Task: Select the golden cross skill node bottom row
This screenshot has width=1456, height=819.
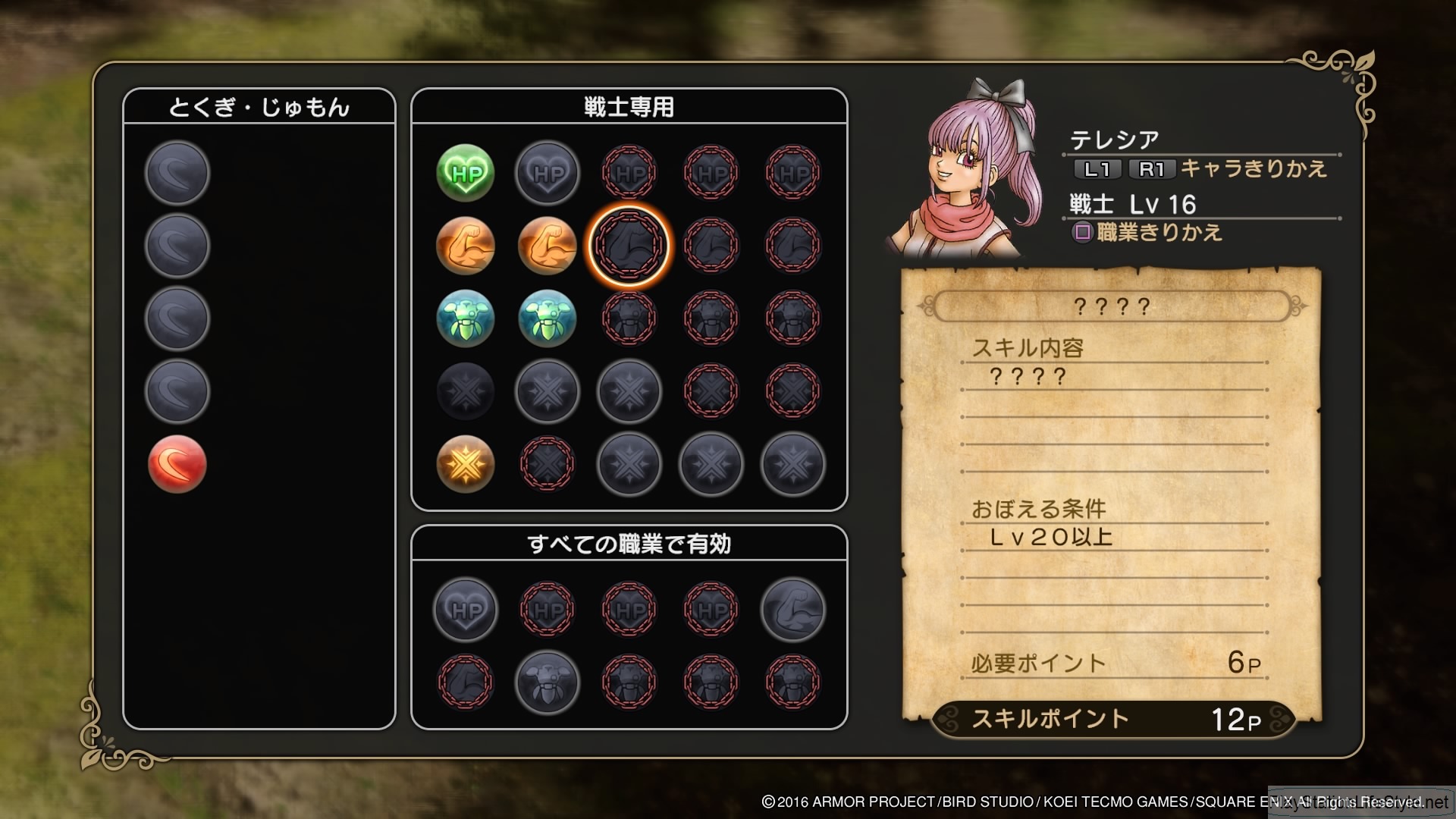Action: pos(465,465)
